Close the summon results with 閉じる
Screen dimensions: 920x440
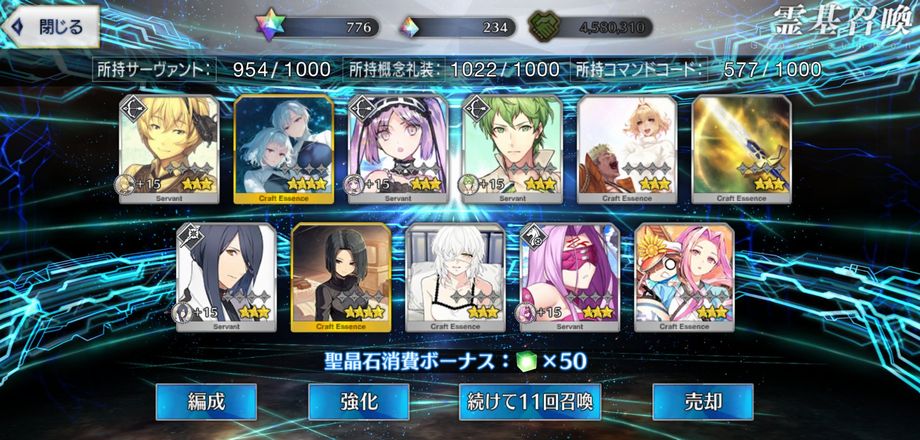click(x=51, y=27)
